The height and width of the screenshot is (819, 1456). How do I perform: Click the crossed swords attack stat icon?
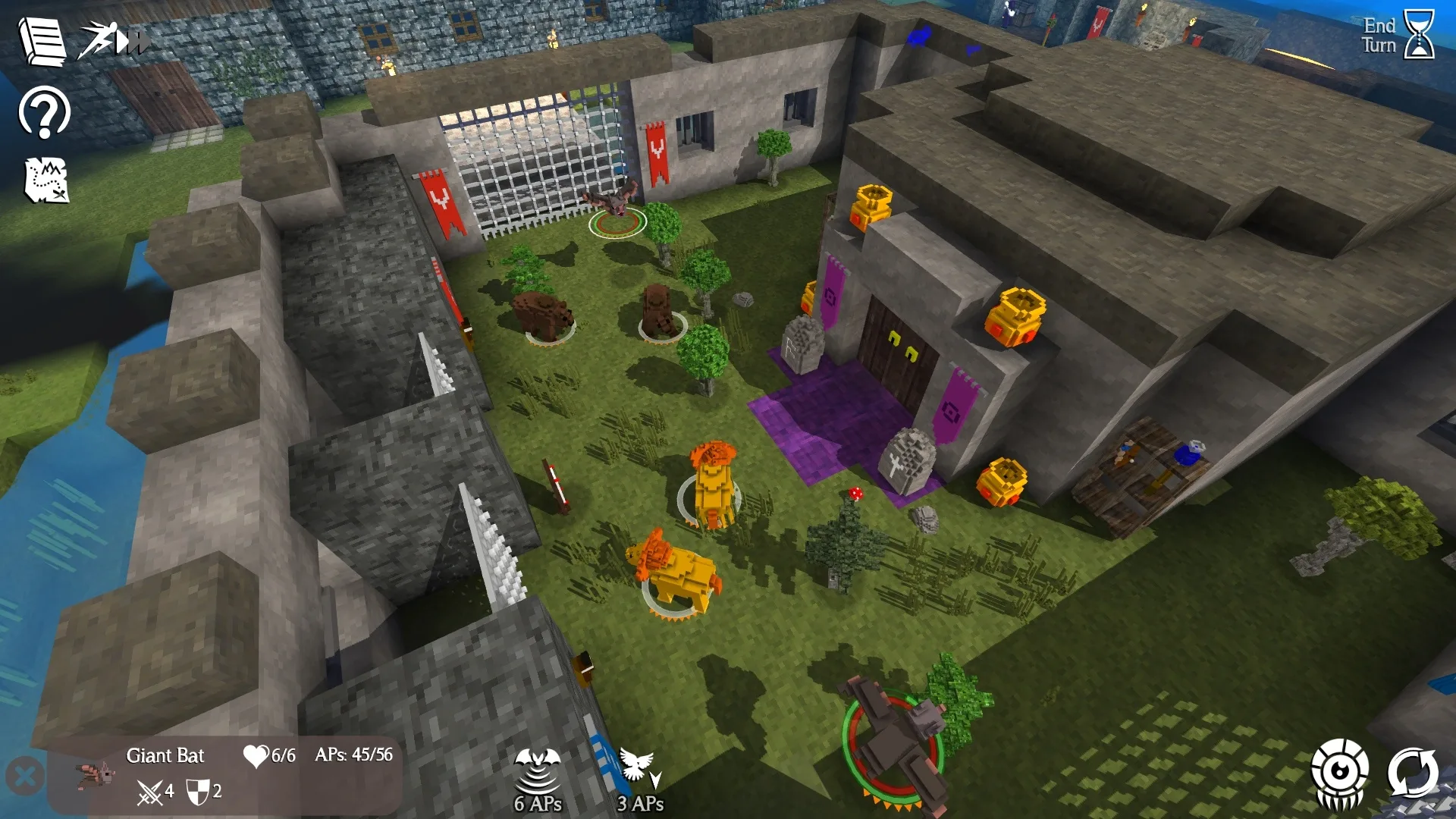(x=152, y=791)
